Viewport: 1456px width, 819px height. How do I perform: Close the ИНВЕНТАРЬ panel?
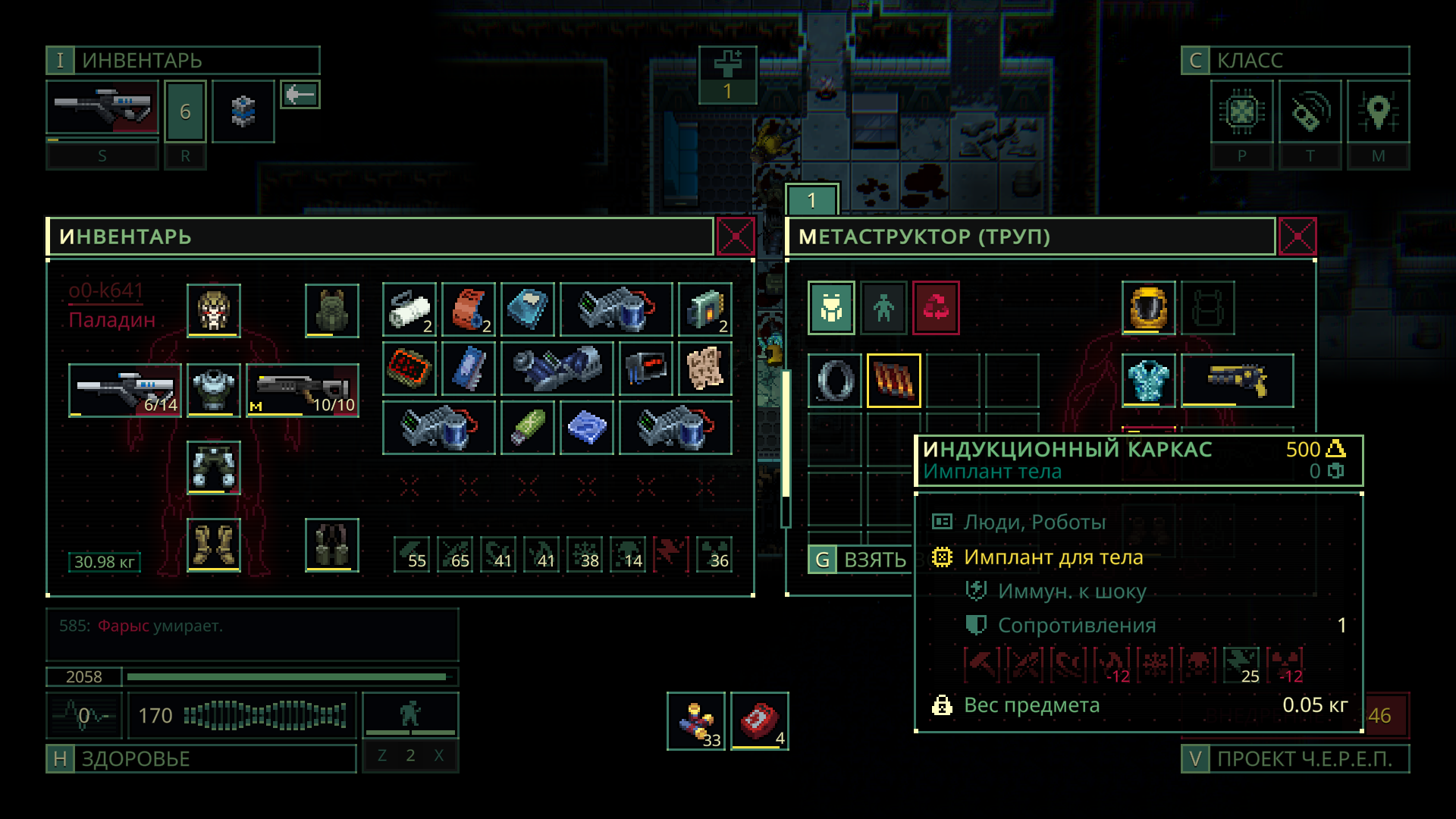point(735,237)
